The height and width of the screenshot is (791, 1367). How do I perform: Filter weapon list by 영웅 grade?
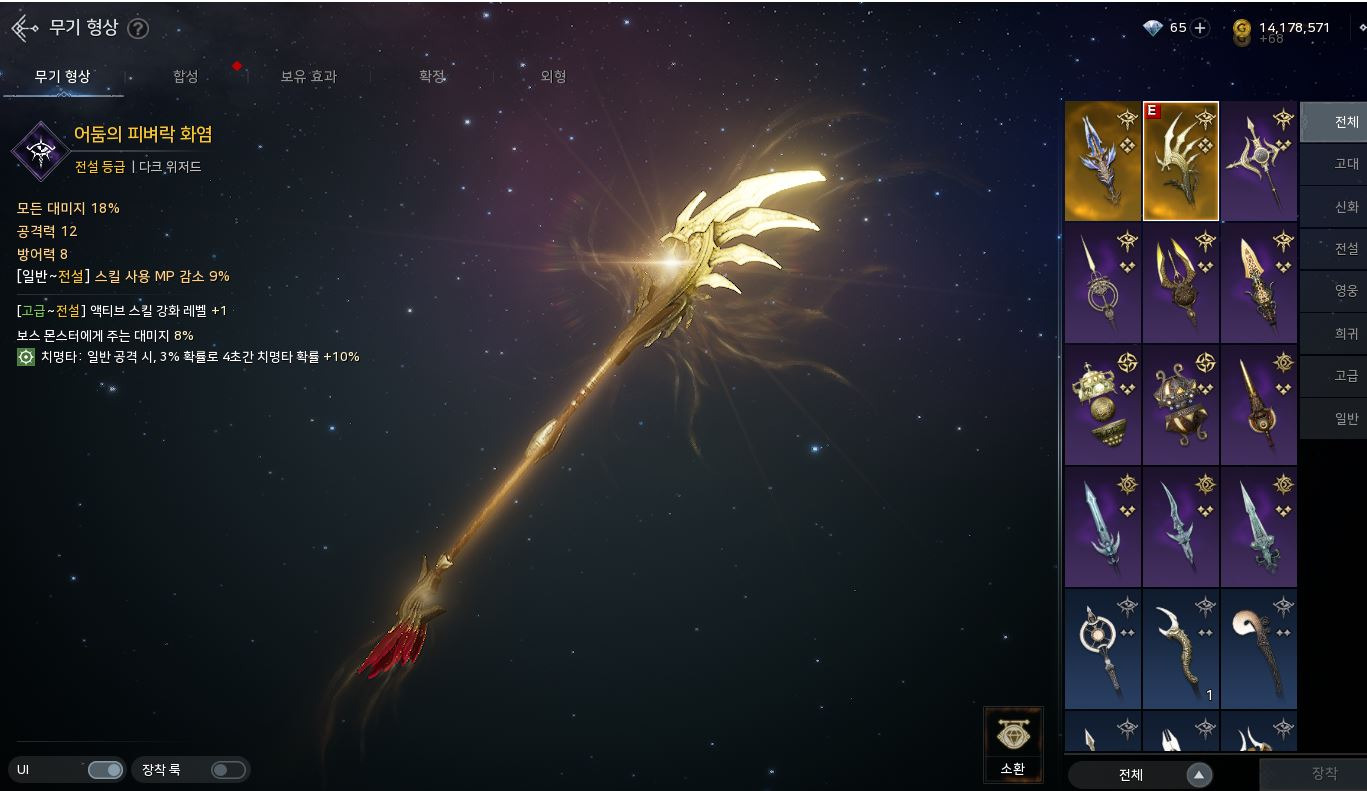point(1346,291)
